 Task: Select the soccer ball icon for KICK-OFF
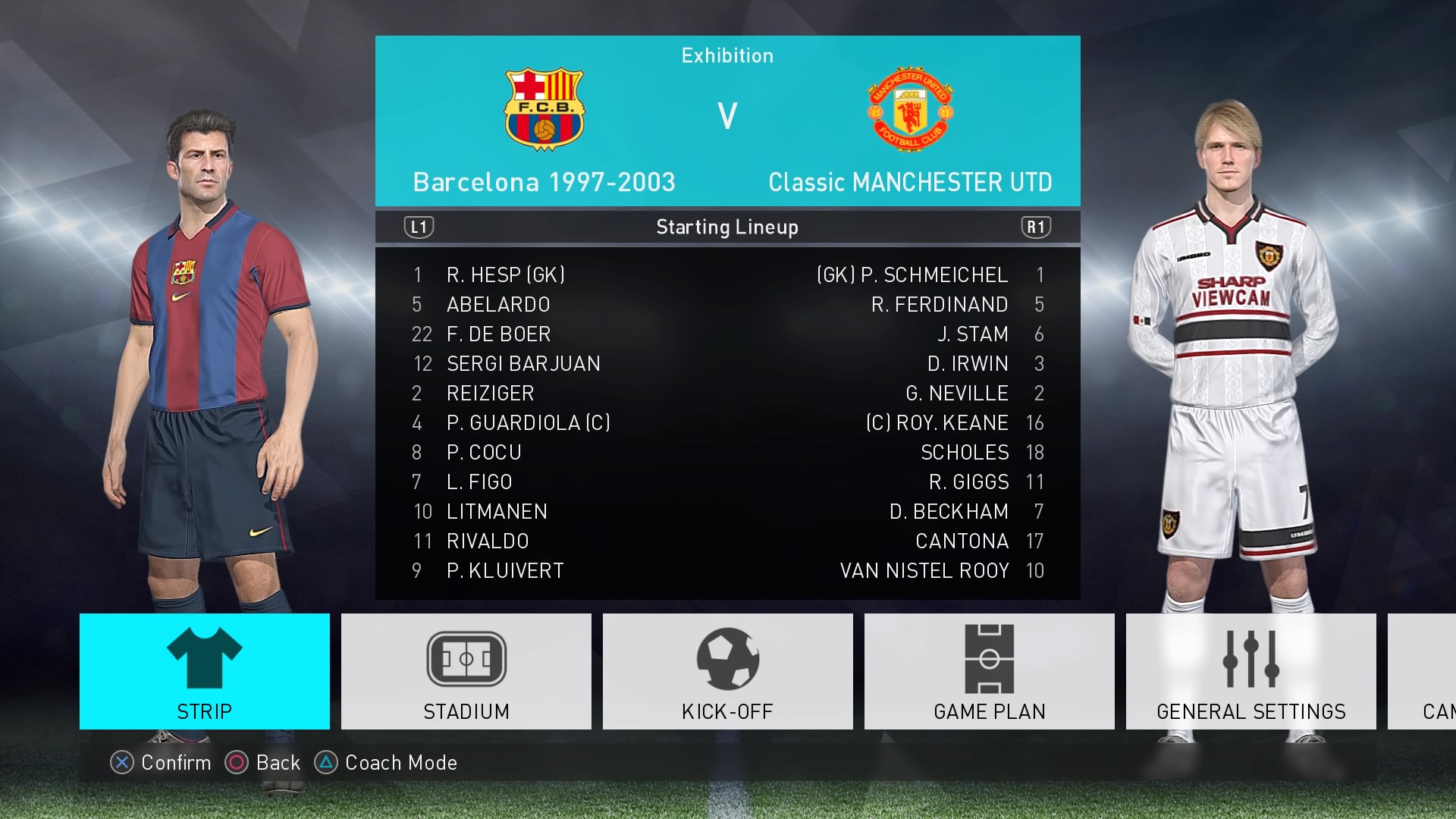(x=727, y=658)
